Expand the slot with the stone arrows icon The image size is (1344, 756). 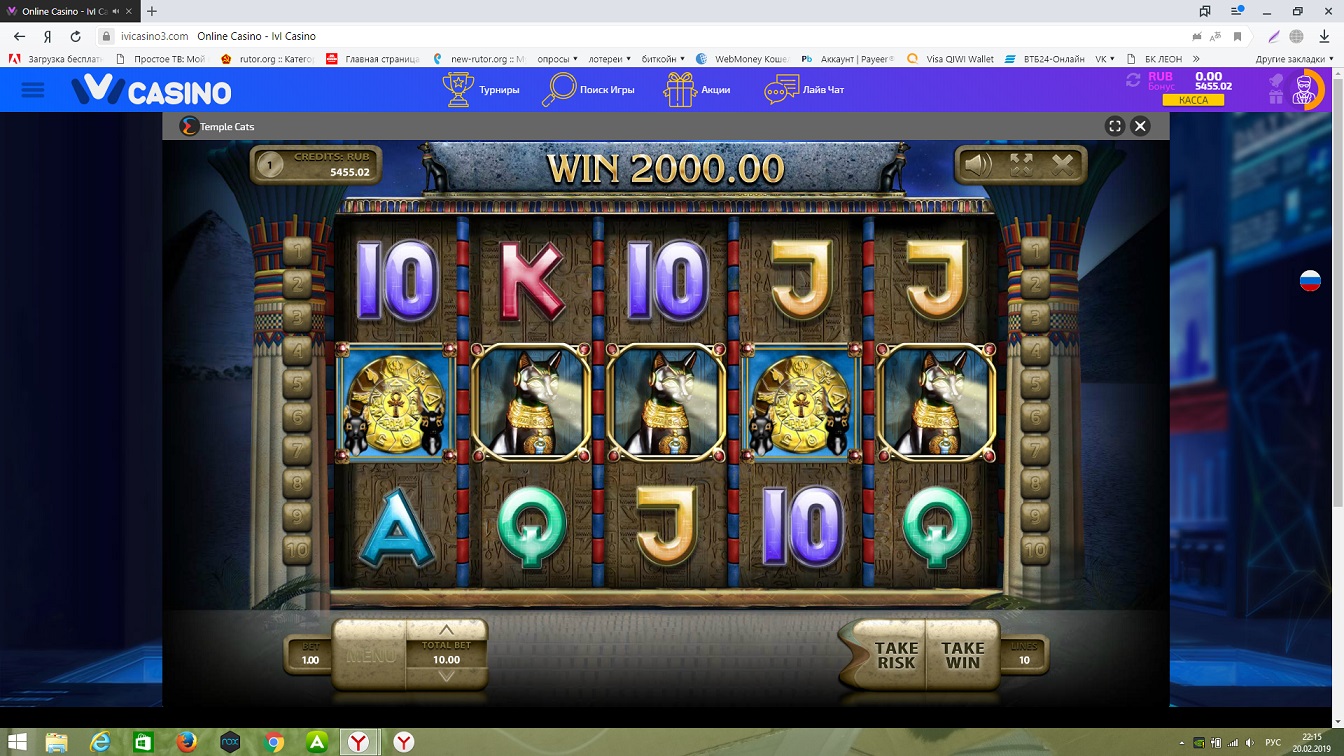1020,165
